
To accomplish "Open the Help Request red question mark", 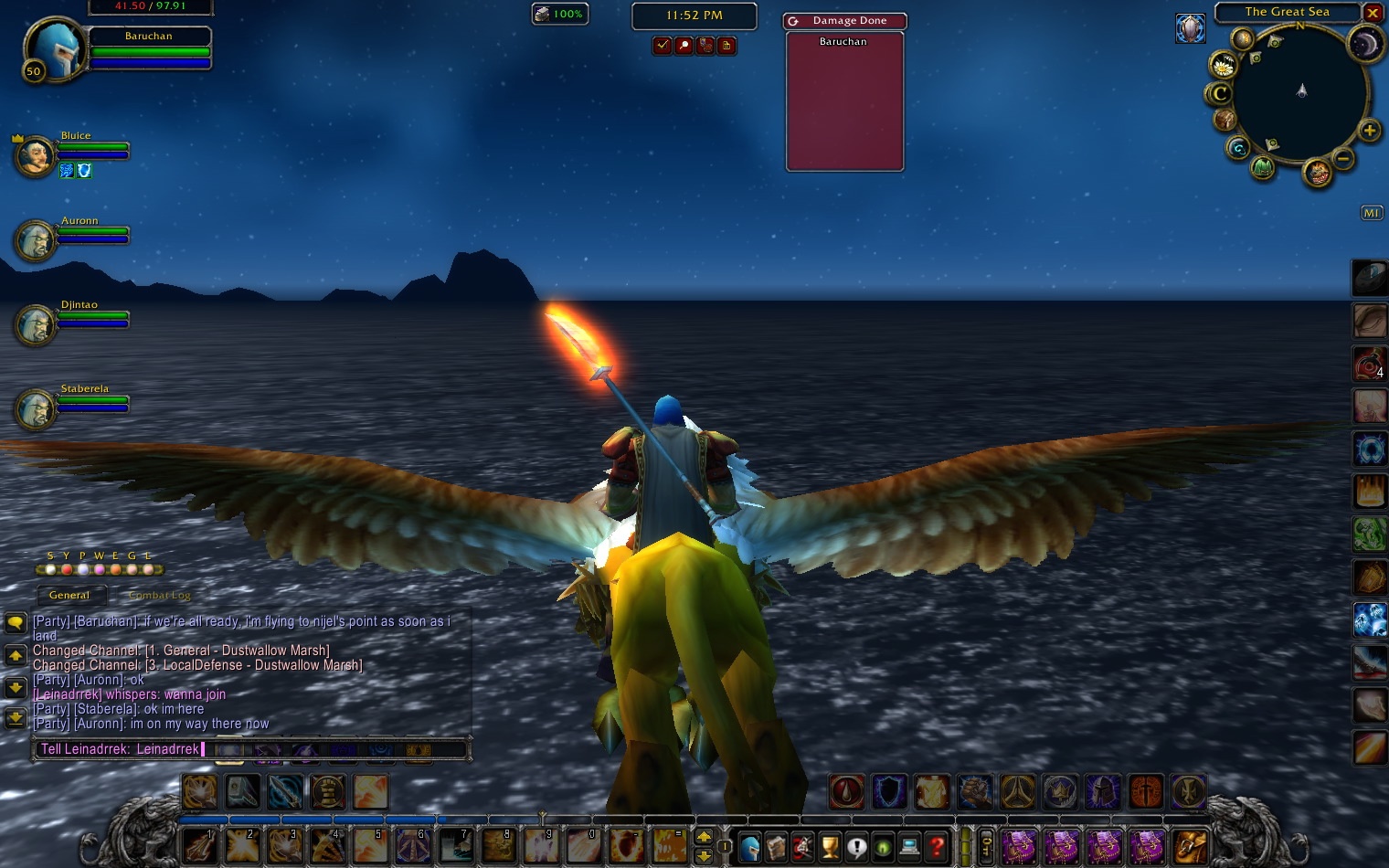I will pyautogui.click(x=937, y=847).
